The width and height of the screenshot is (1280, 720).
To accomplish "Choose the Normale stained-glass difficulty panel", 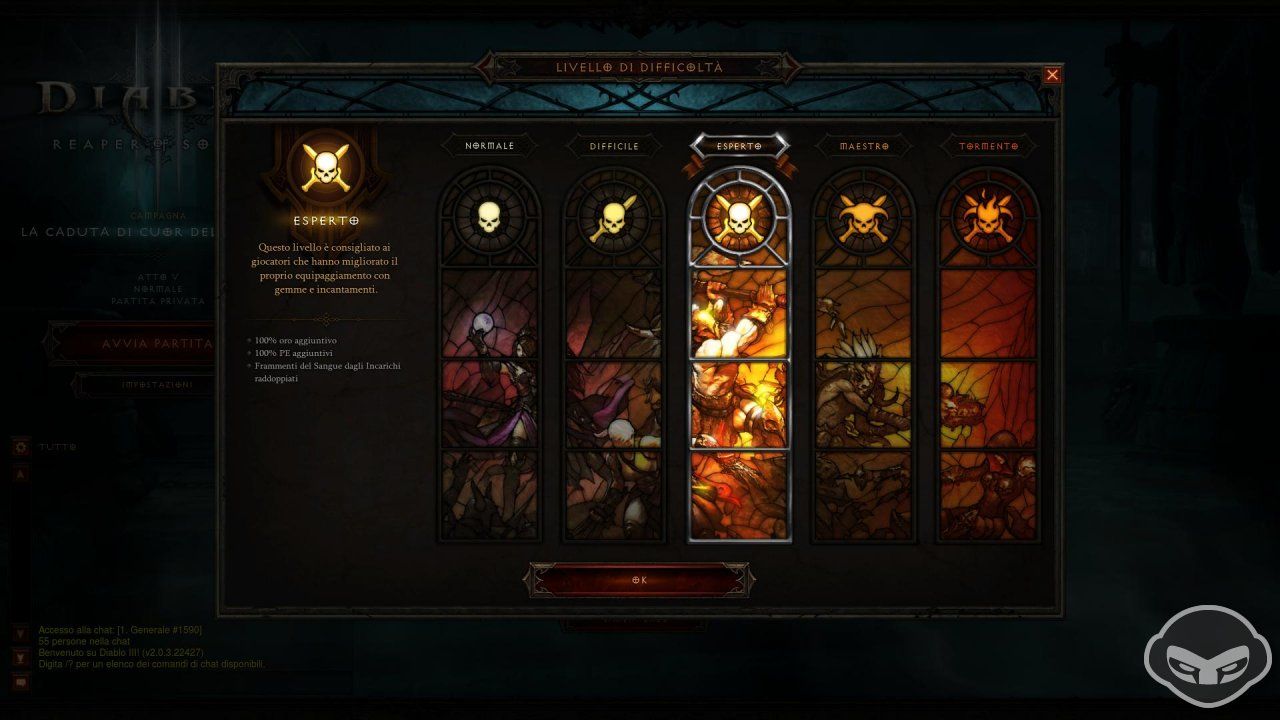I will pos(489,400).
